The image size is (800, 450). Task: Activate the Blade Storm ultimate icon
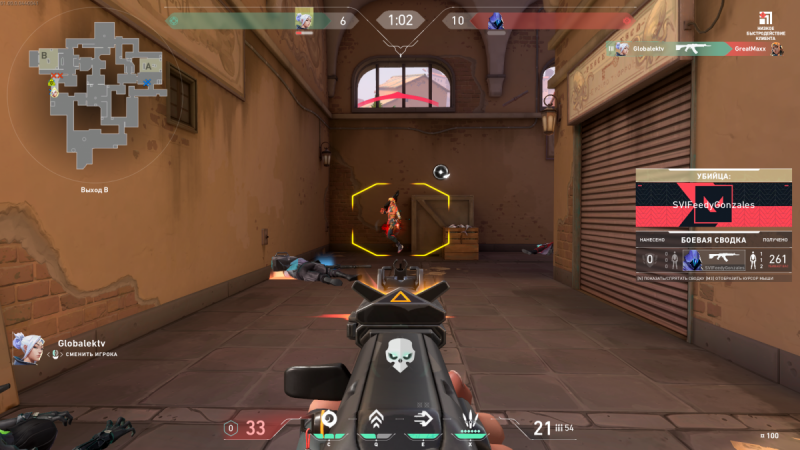point(469,423)
